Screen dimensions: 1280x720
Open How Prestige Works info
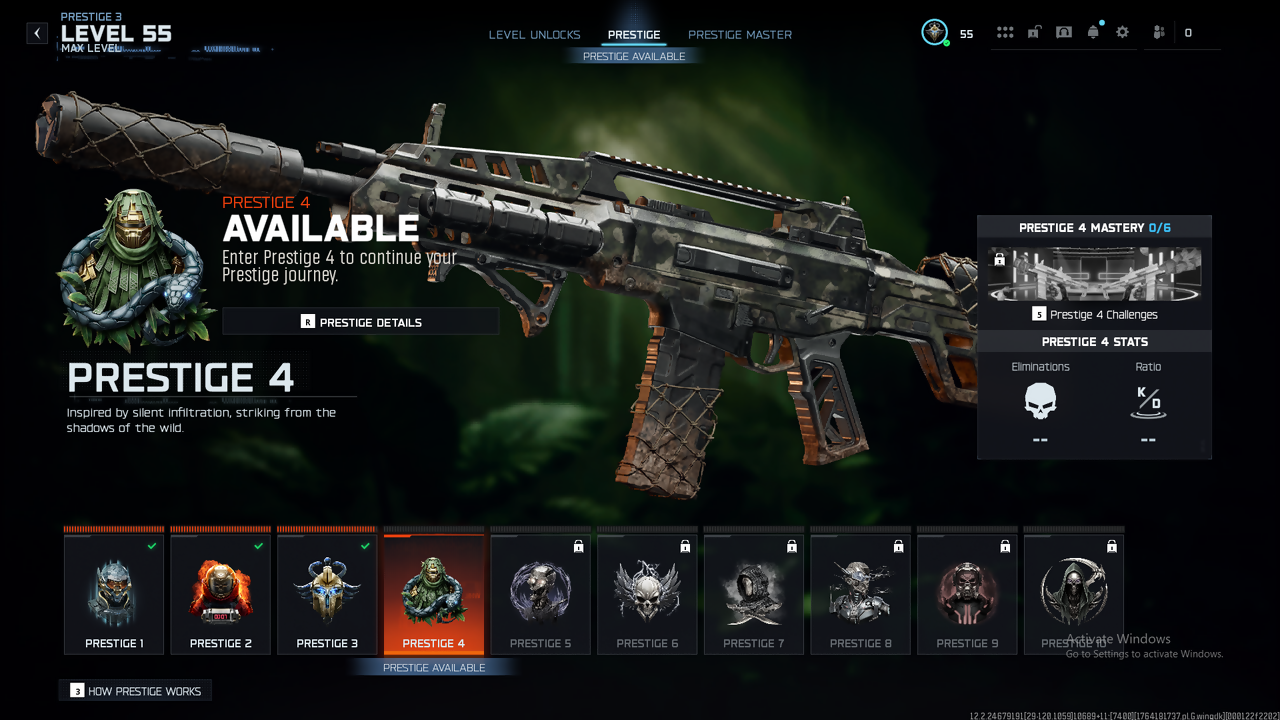tap(136, 691)
